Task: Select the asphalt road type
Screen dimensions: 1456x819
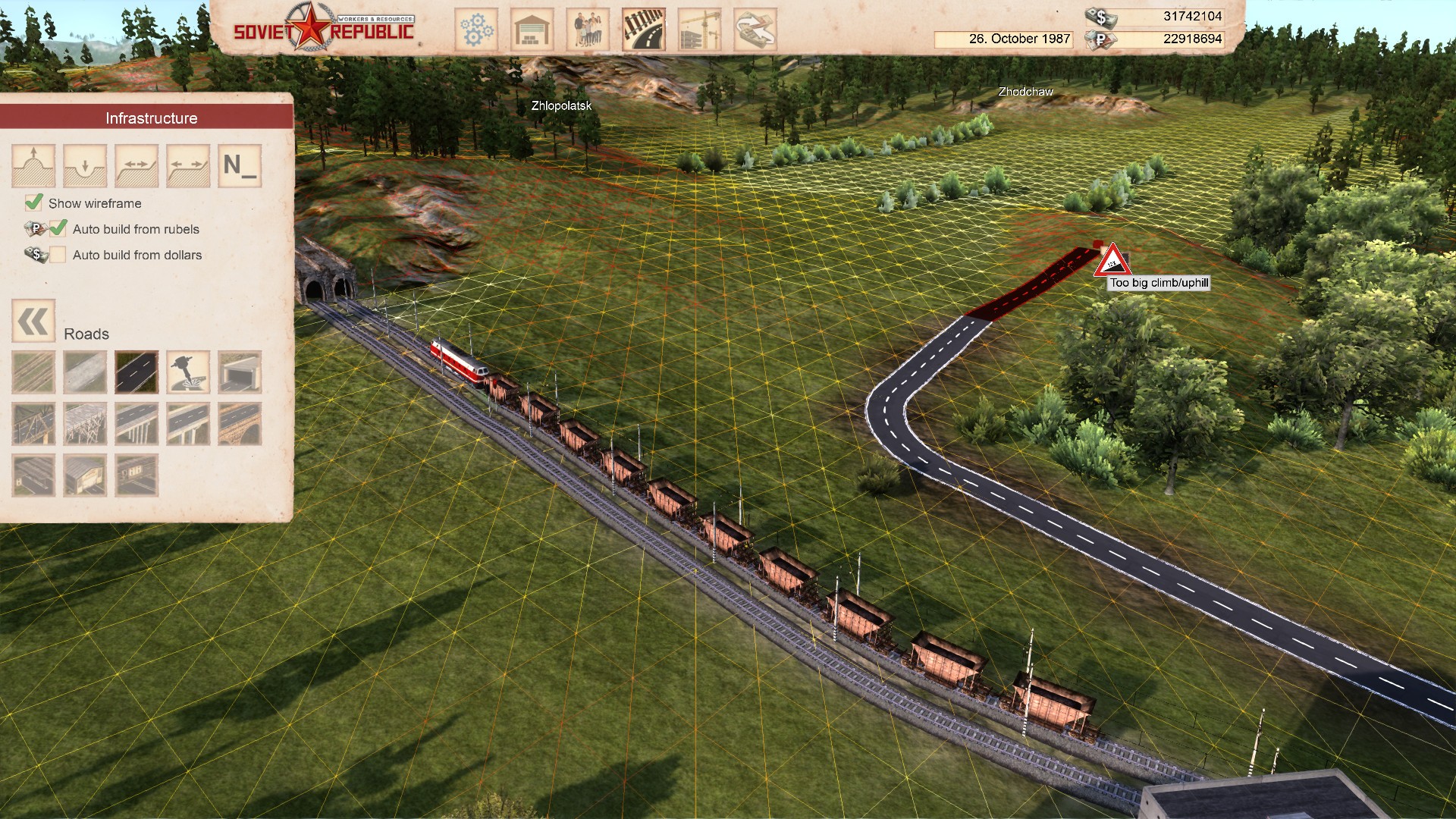Action: pos(136,373)
